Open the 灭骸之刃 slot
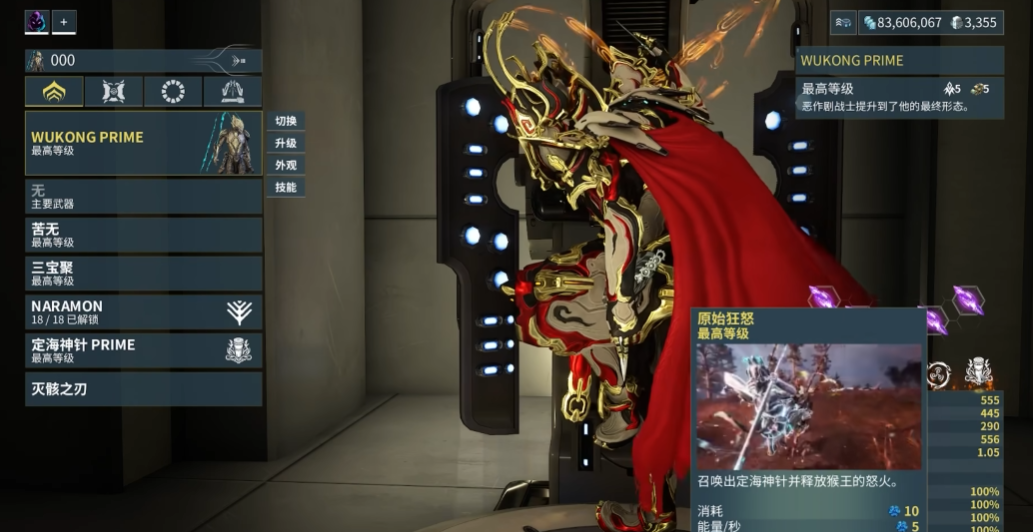This screenshot has width=1033, height=532. (x=143, y=389)
